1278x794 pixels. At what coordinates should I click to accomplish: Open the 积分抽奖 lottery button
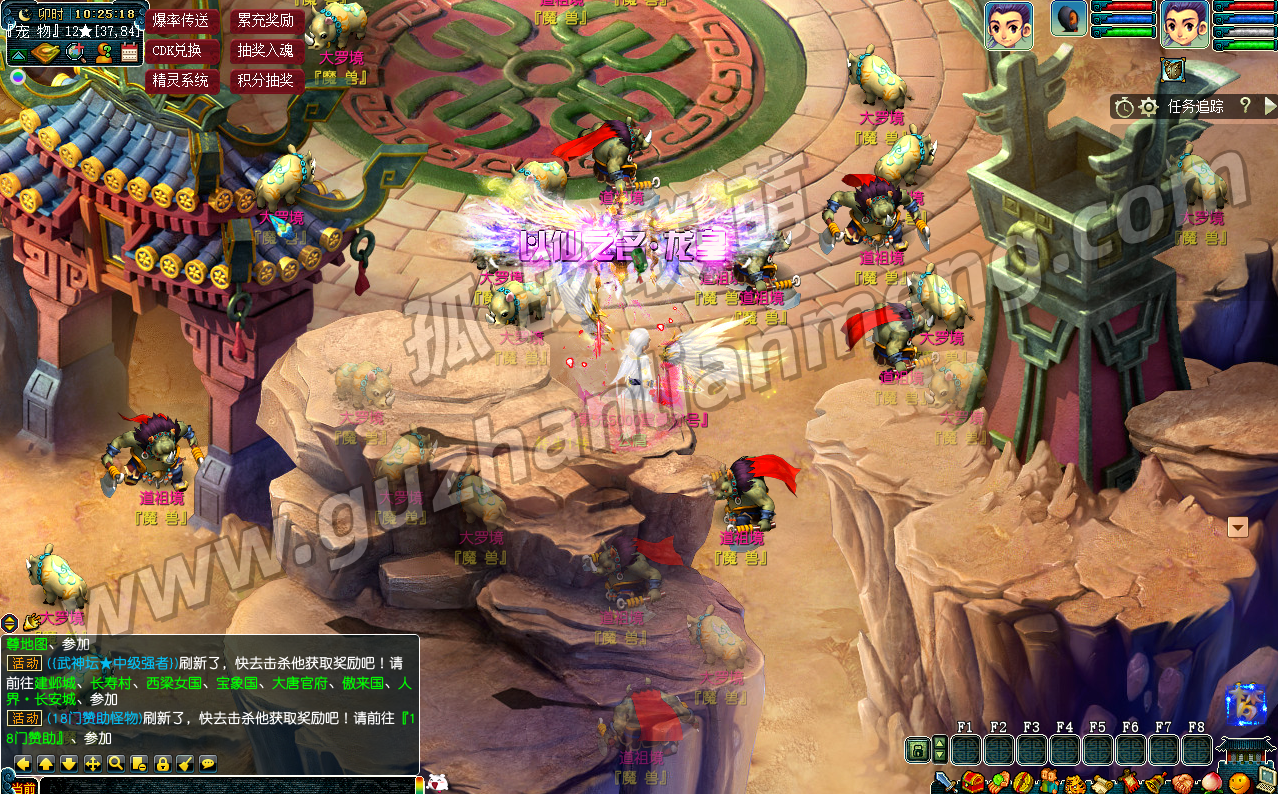tap(266, 80)
